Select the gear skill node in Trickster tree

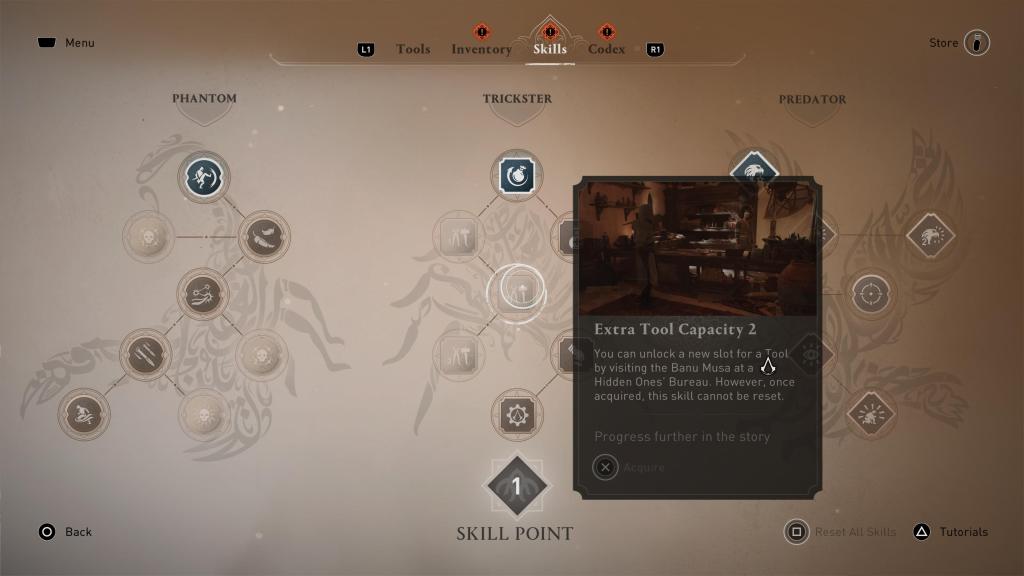[517, 415]
